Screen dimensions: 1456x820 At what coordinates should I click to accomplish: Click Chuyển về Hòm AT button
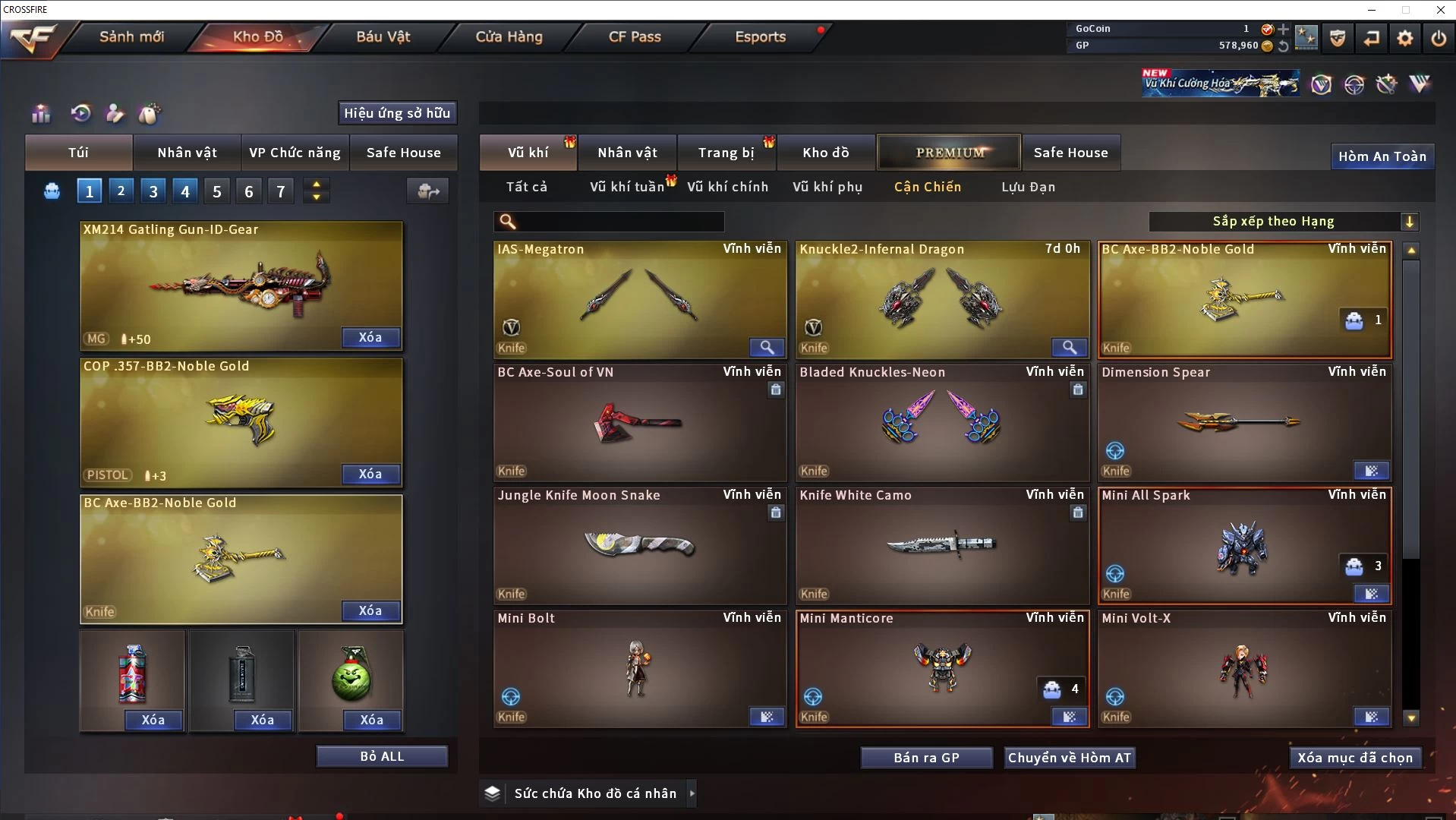point(1069,758)
